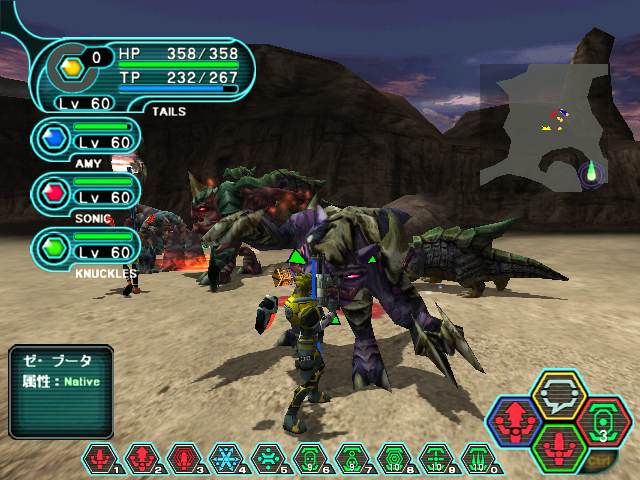
Task: Use the red technique in slot 3
Action: click(186, 459)
